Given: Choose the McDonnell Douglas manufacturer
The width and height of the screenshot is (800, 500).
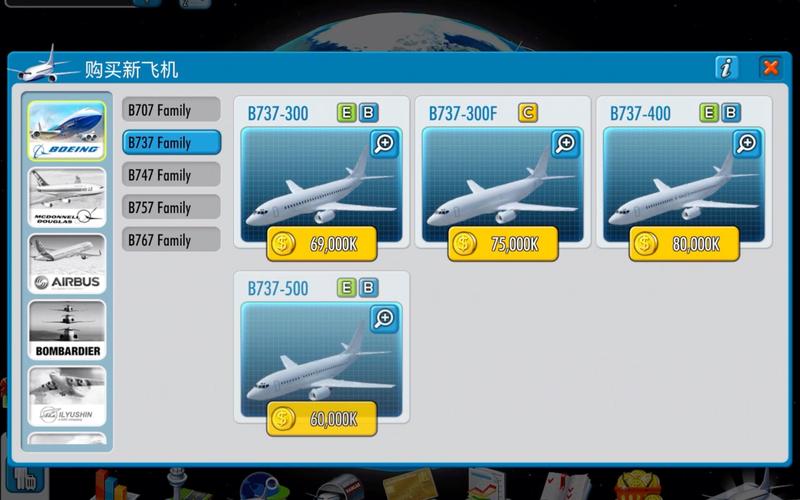Looking at the screenshot, I should point(67,197).
